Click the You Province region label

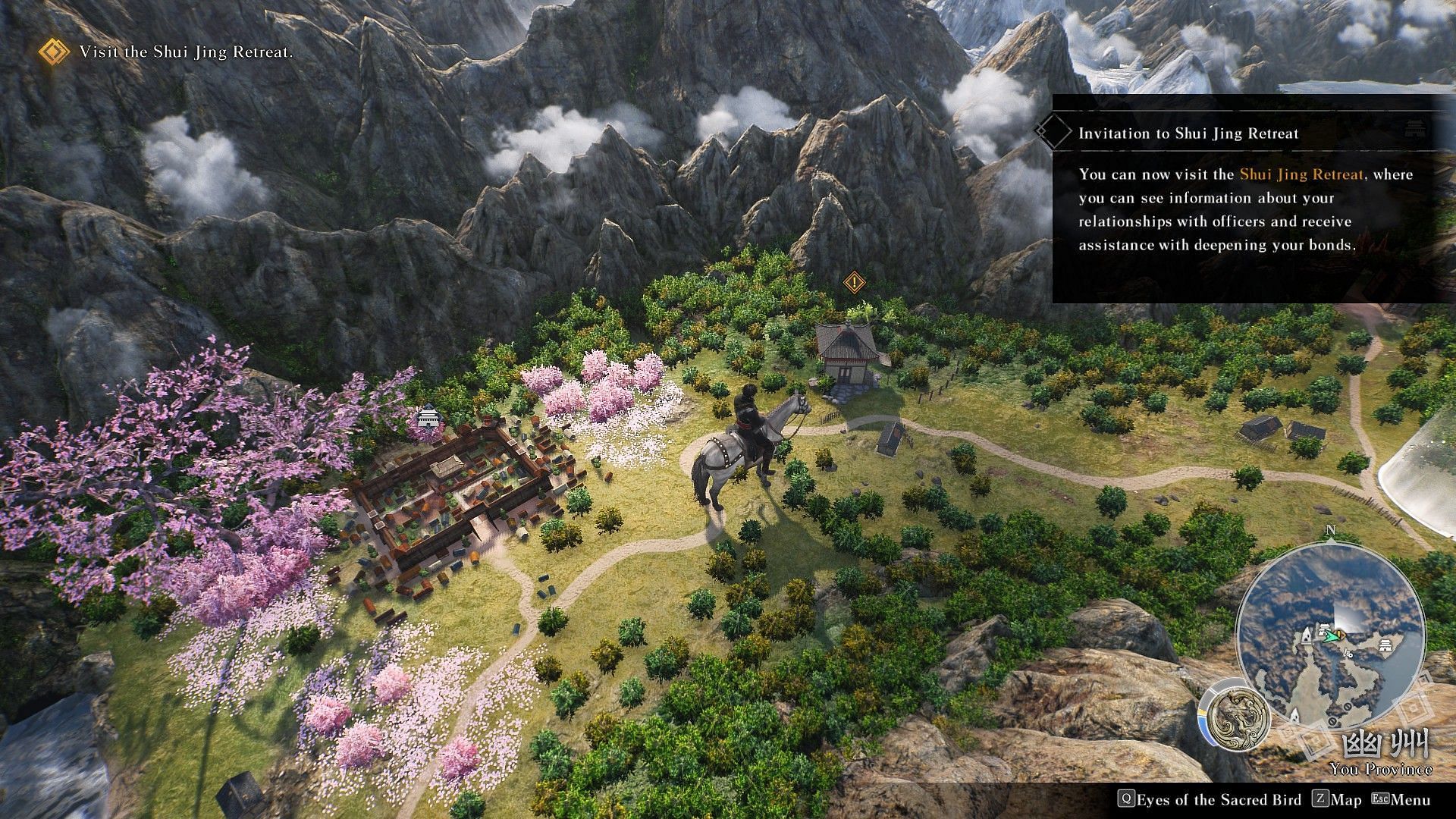1380,769
